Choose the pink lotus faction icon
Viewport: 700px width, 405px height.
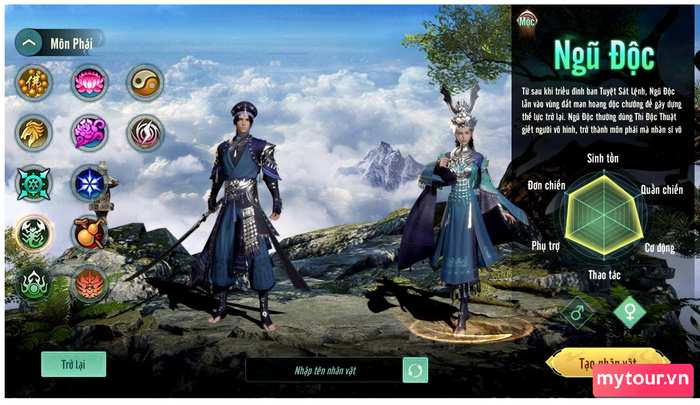pos(89,83)
